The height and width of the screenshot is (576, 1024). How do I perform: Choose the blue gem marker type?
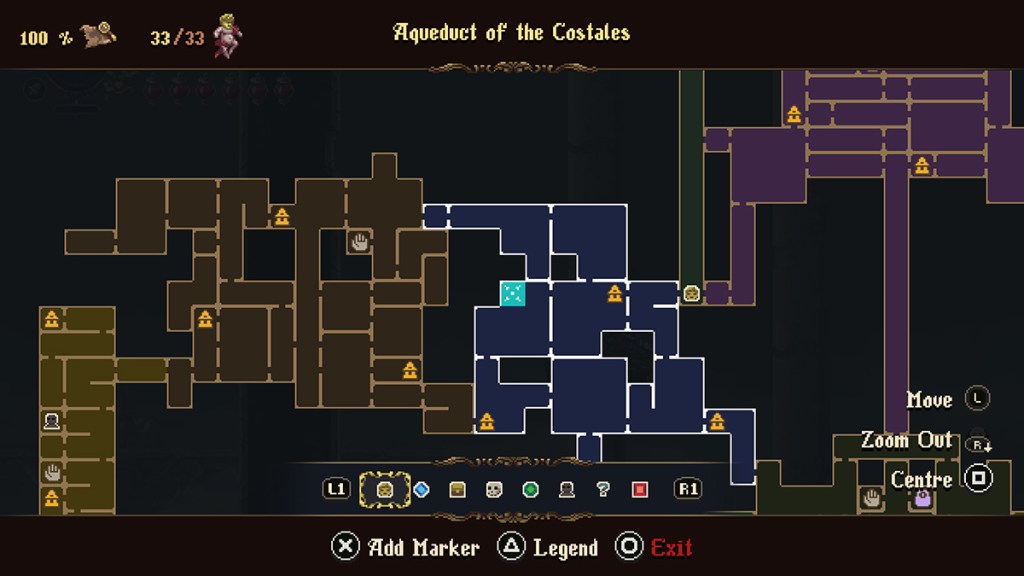click(x=421, y=489)
